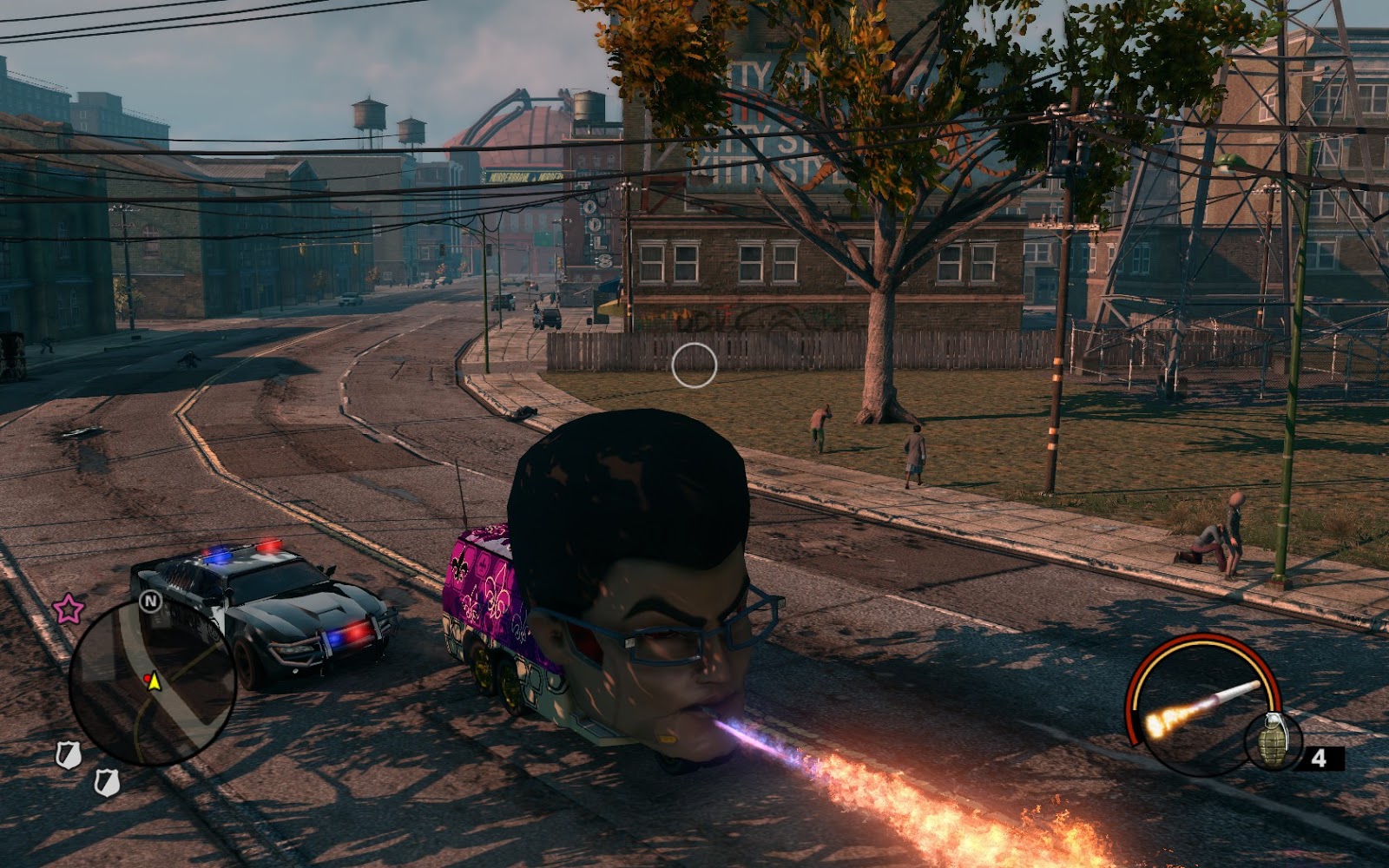Click the circular minimap
This screenshot has height=868, width=1389.
click(x=152, y=683)
